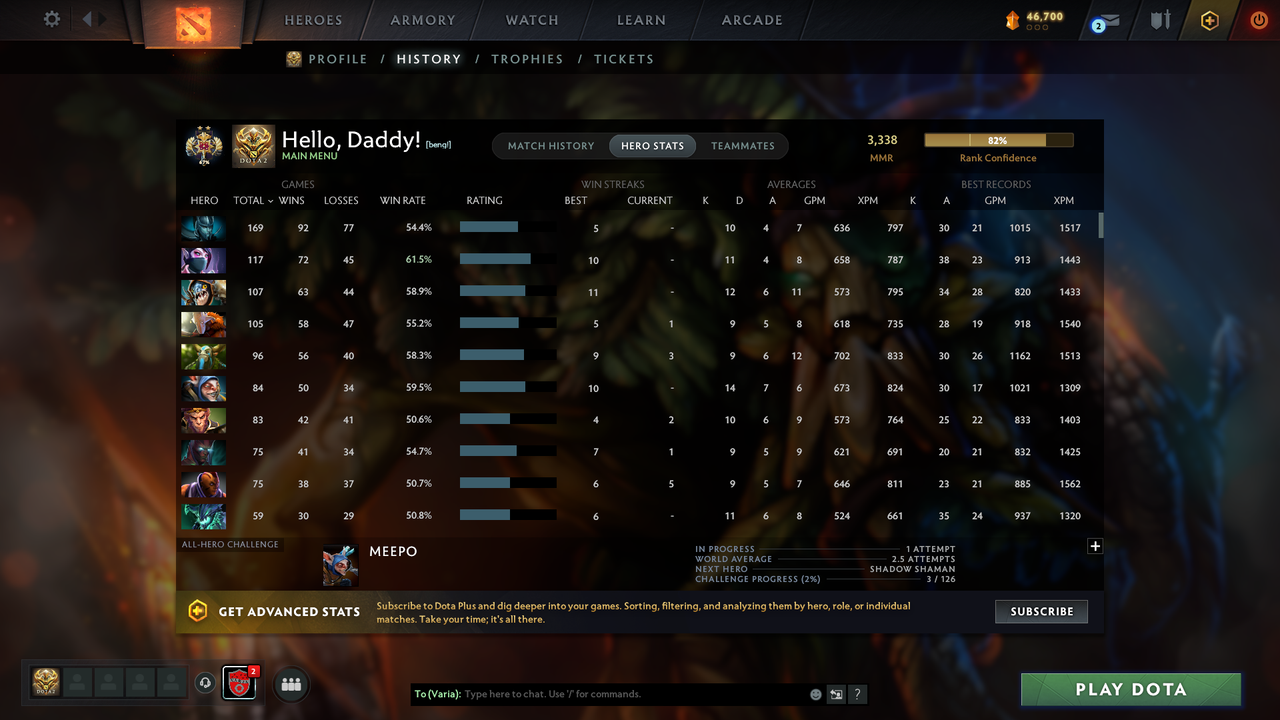
Task: Switch to the TROPHIES tab
Action: (x=527, y=59)
